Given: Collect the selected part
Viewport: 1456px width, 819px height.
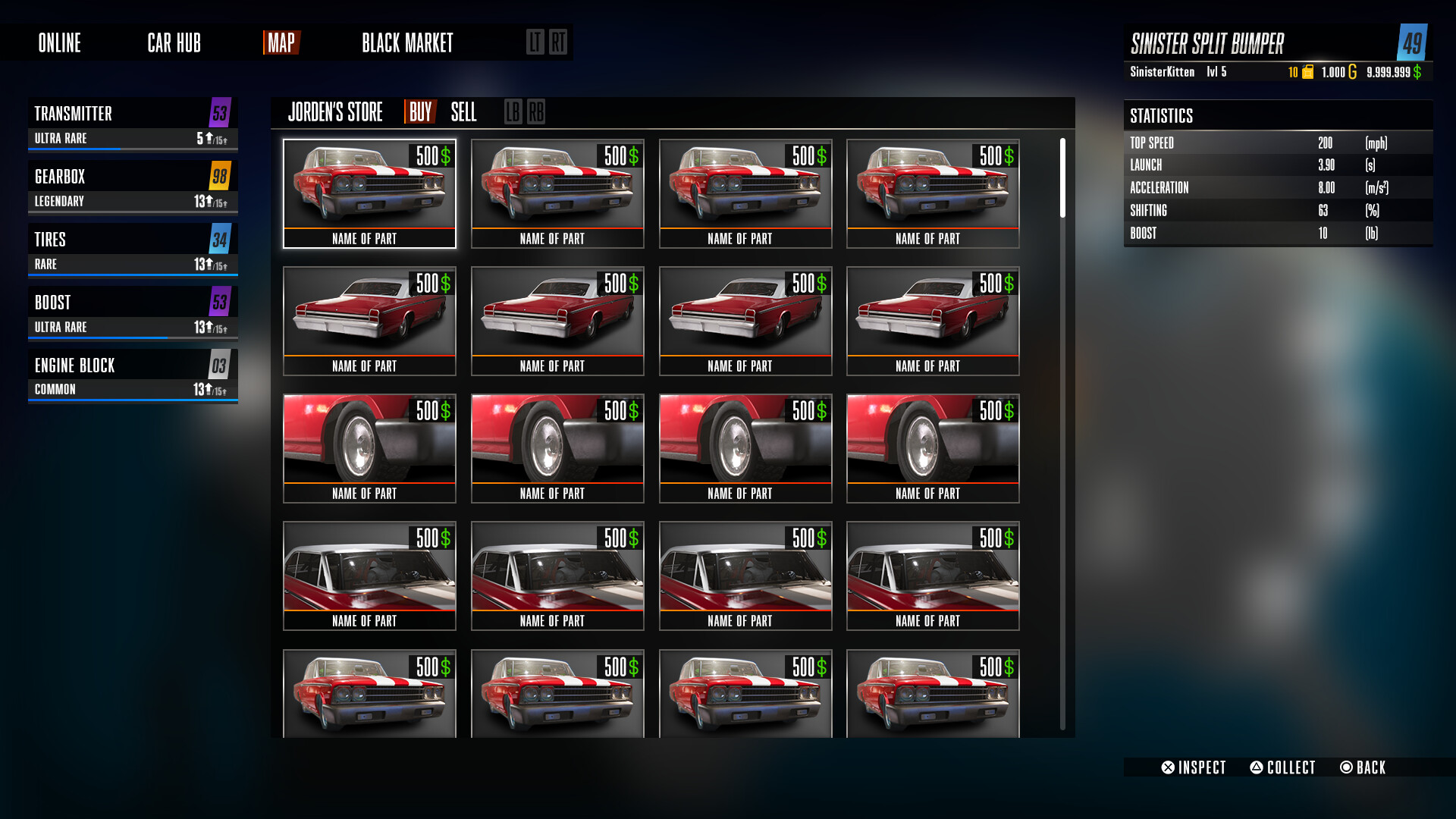Looking at the screenshot, I should pos(1282,767).
